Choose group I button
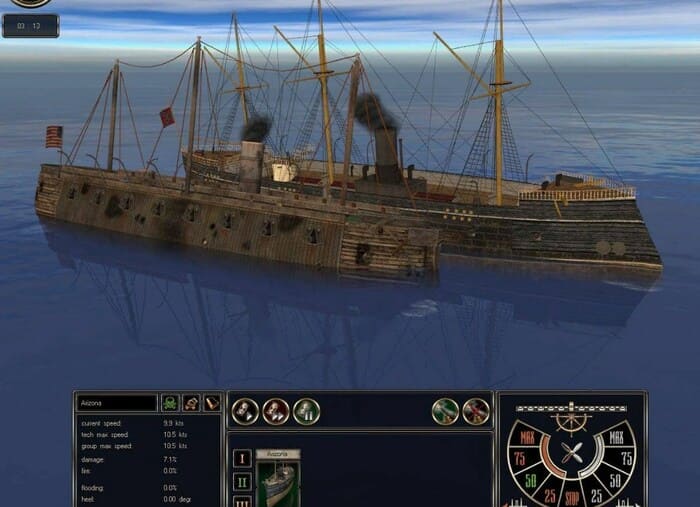Viewport: 700px width, 507px height. click(x=241, y=458)
